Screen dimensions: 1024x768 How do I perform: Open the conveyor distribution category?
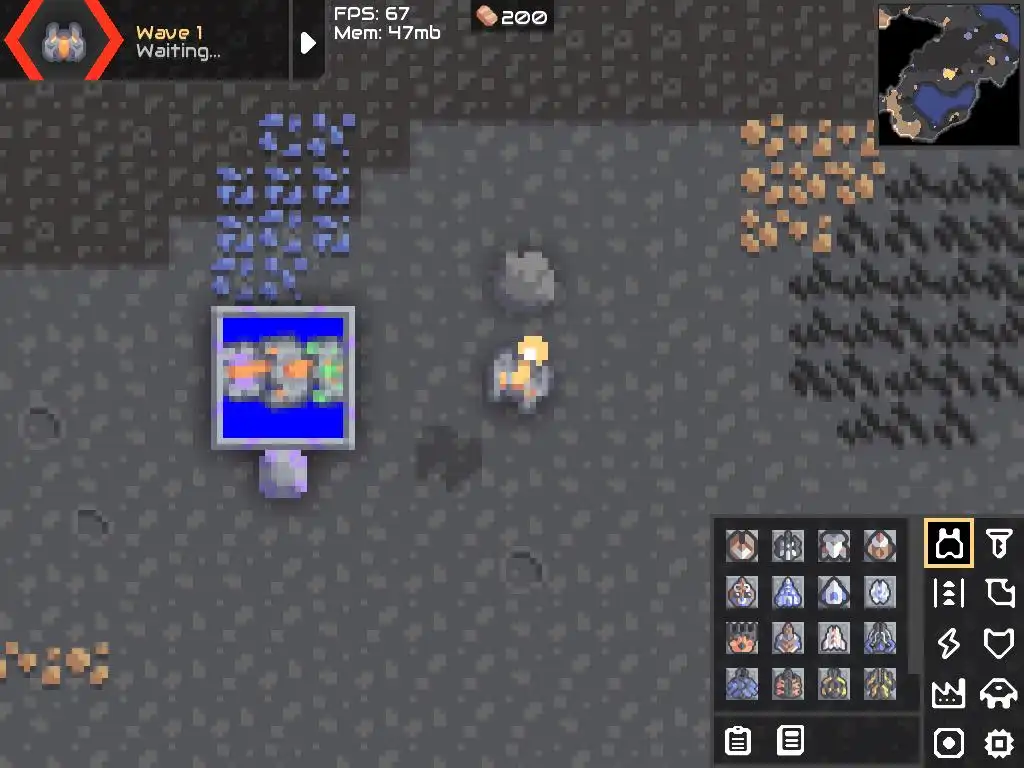(948, 593)
